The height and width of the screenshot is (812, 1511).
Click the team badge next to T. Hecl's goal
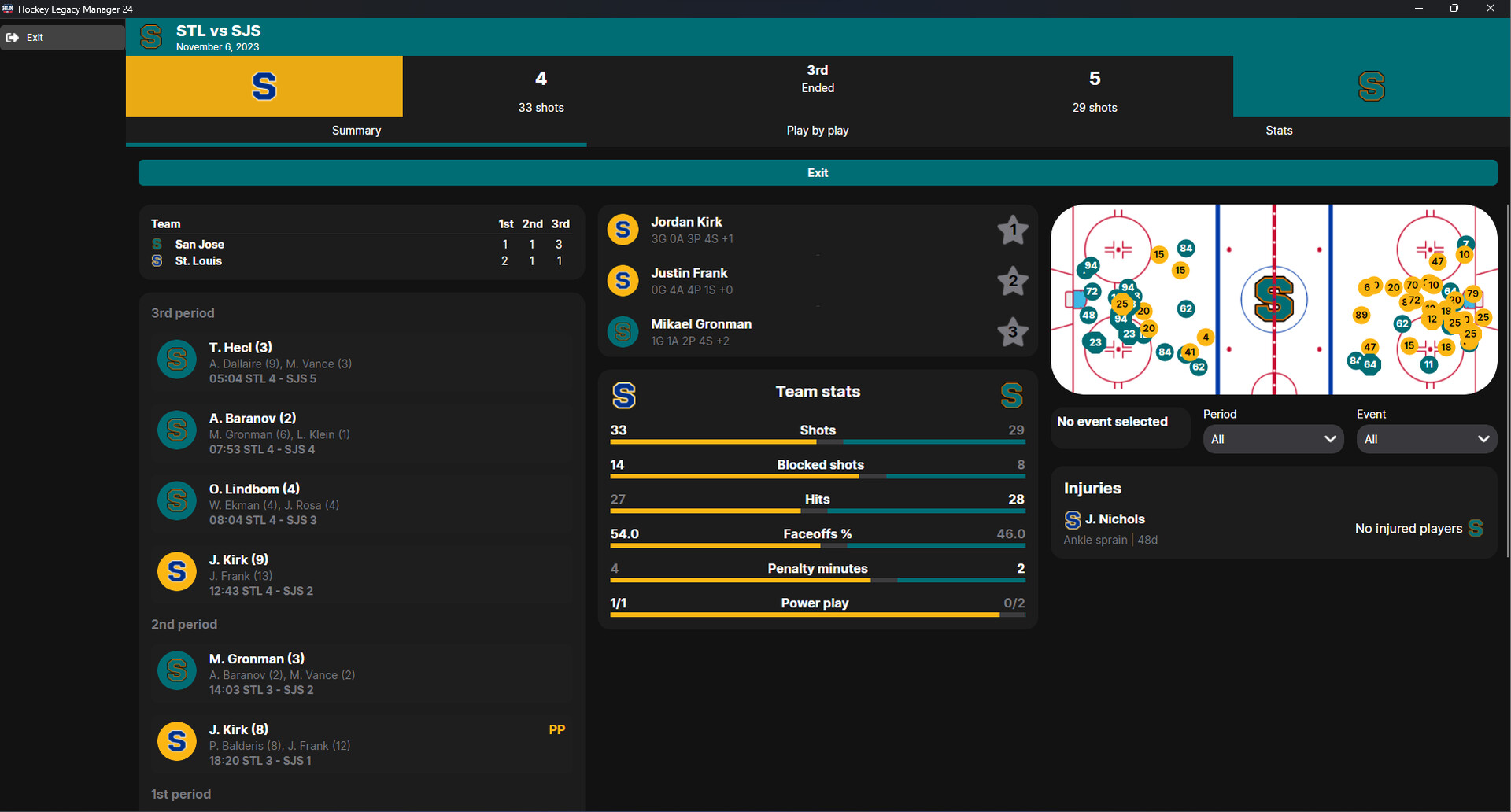176,359
